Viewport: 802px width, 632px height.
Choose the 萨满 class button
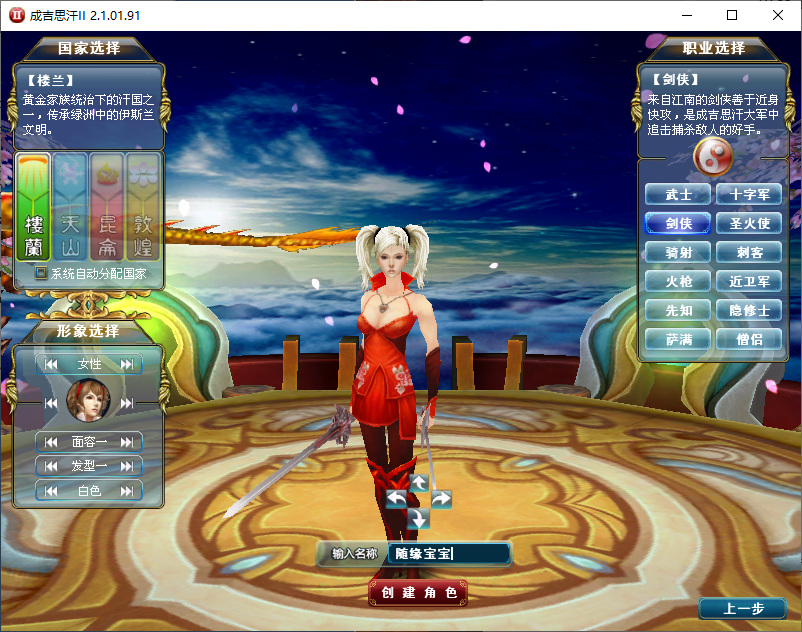[x=678, y=340]
